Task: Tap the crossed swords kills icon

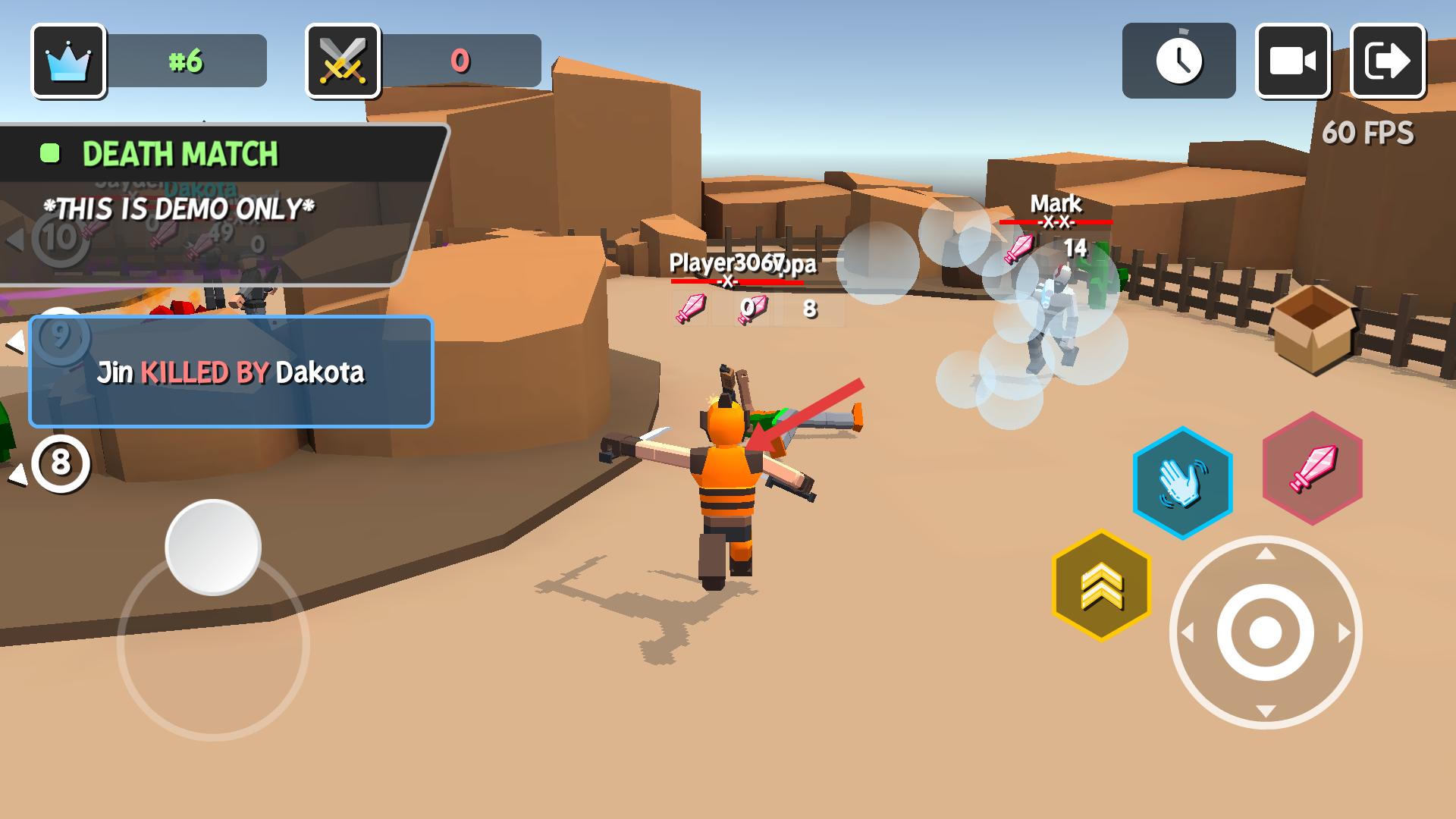Action: 343,61
